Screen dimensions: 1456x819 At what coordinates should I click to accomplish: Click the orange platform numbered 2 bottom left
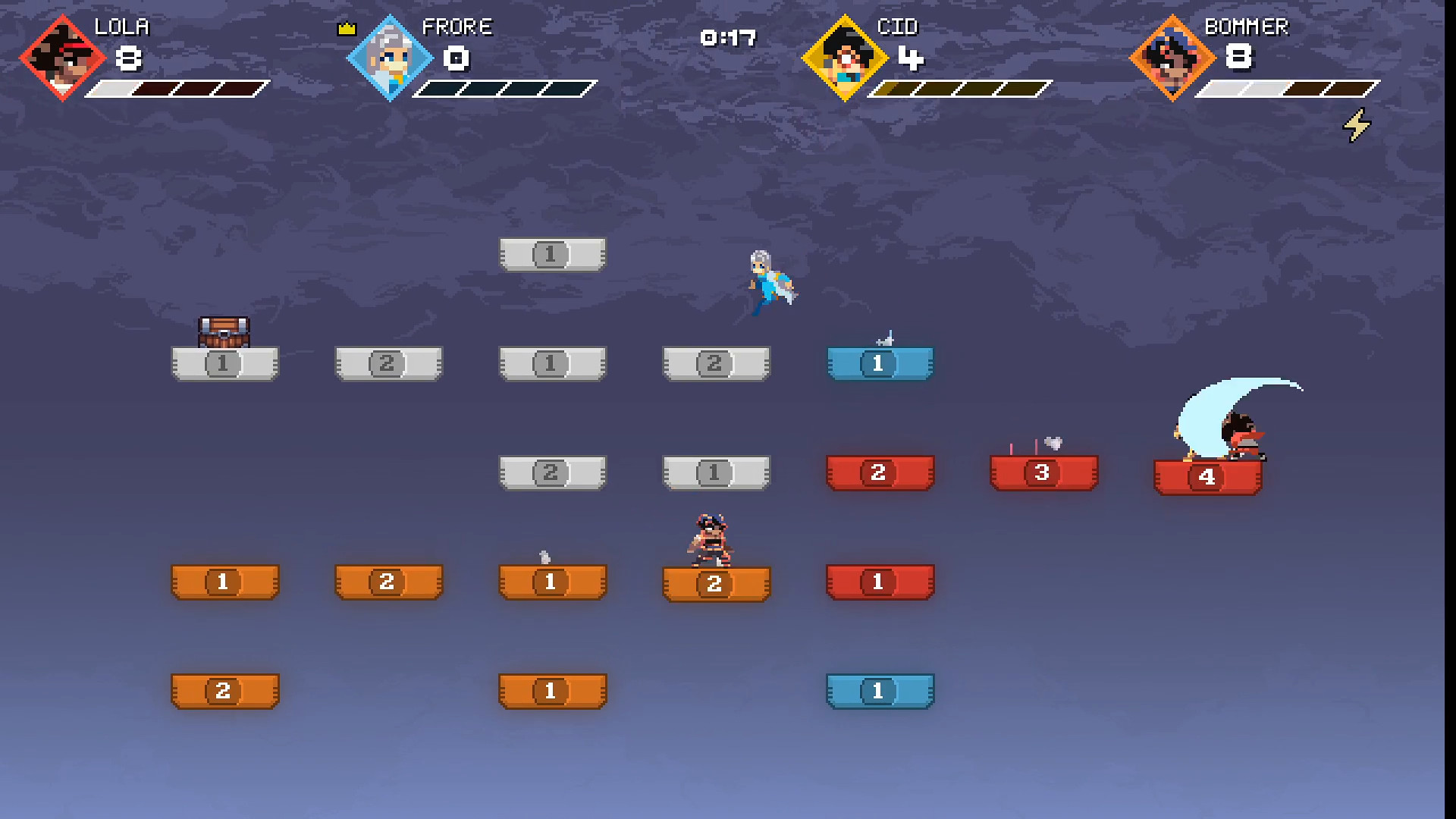224,691
